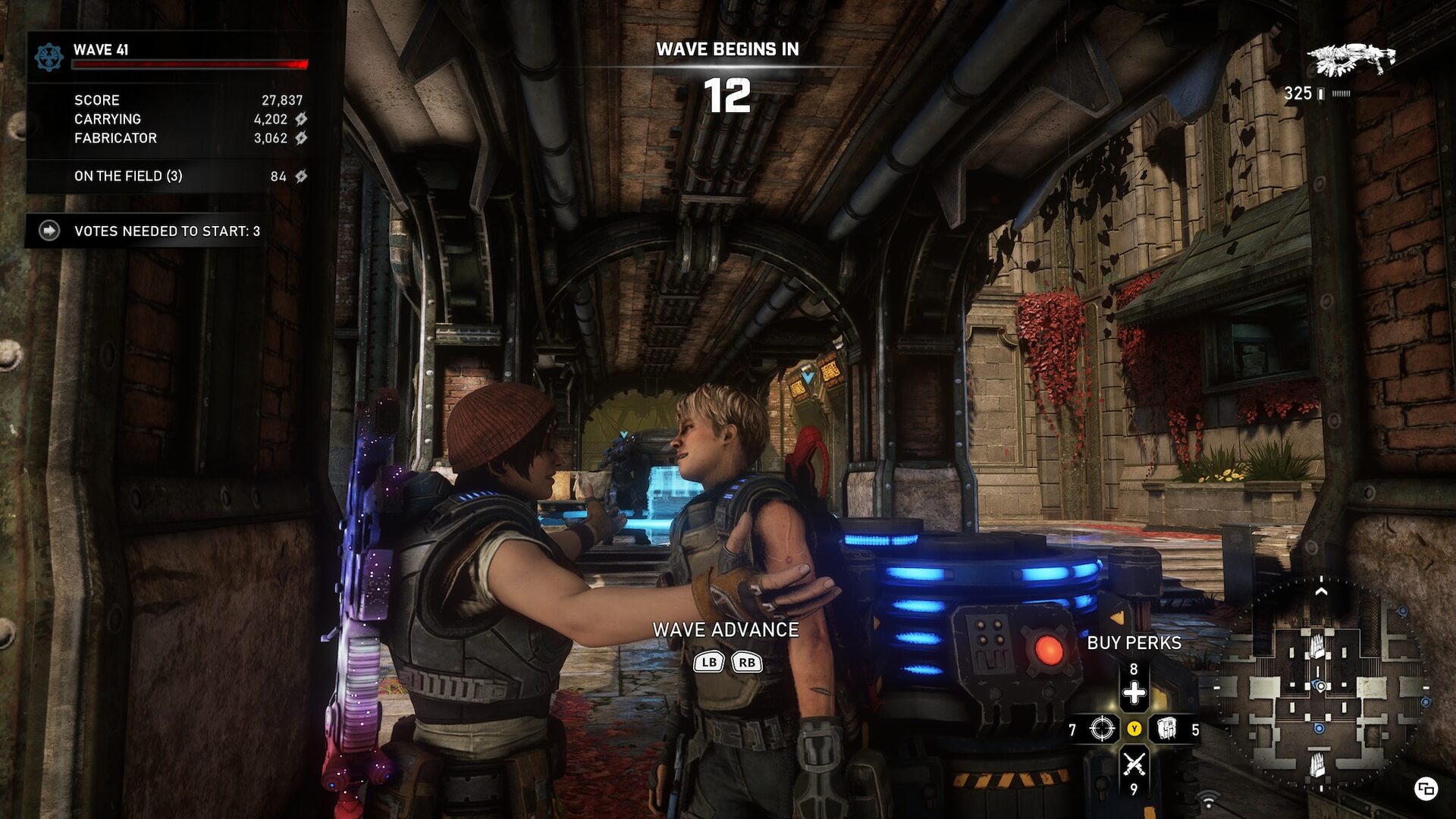1456x819 pixels.
Task: Open the overlapping-windows overlay button
Action: pyautogui.click(x=1426, y=789)
